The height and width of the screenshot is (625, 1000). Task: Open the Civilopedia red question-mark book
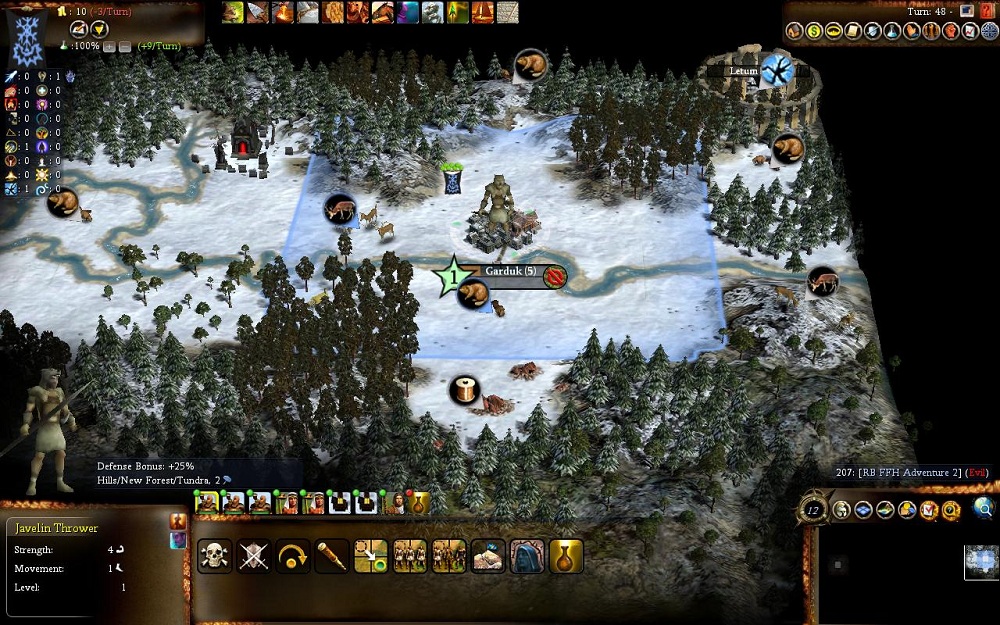pyautogui.click(x=986, y=10)
